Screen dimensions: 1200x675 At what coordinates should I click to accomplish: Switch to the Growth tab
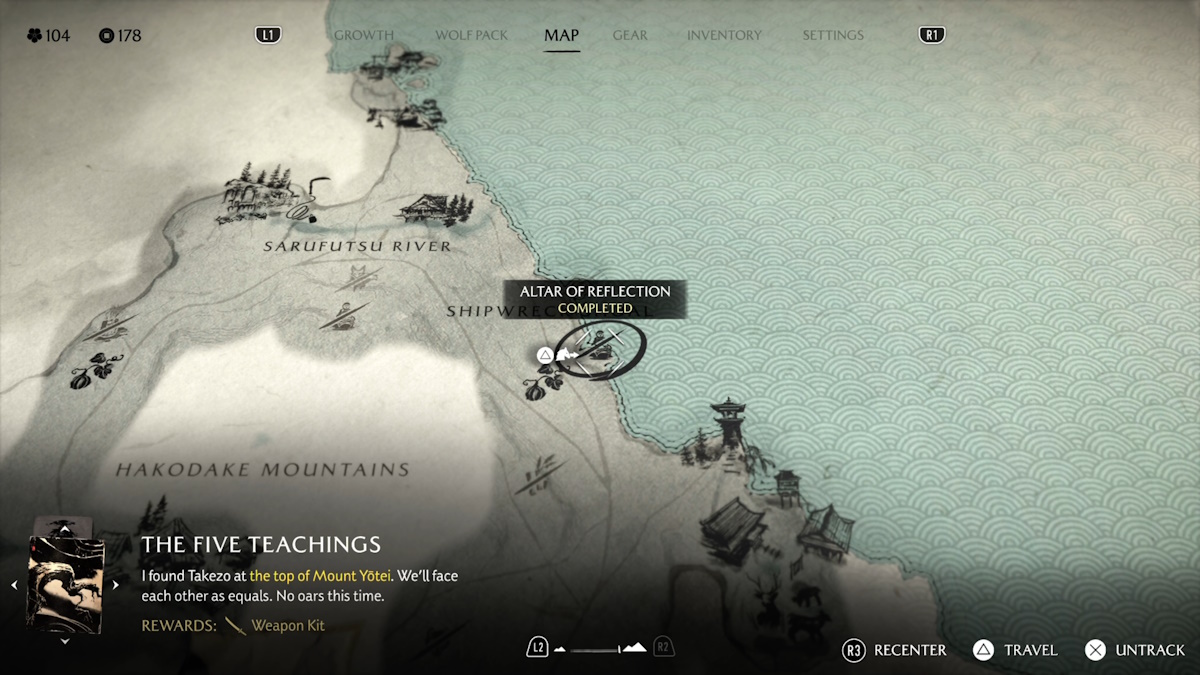[x=363, y=35]
